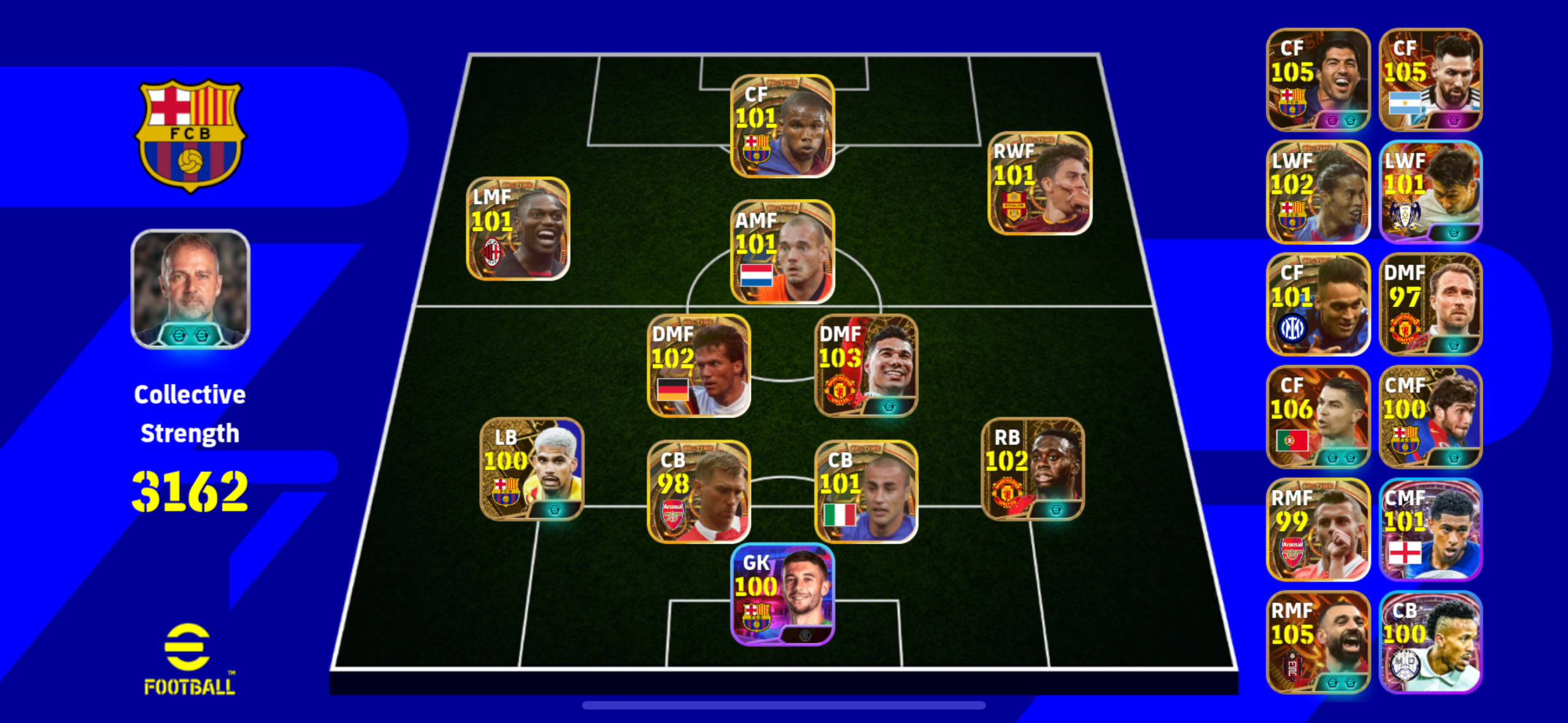Open the manager portrait
This screenshot has width=1568, height=723.
(x=190, y=289)
